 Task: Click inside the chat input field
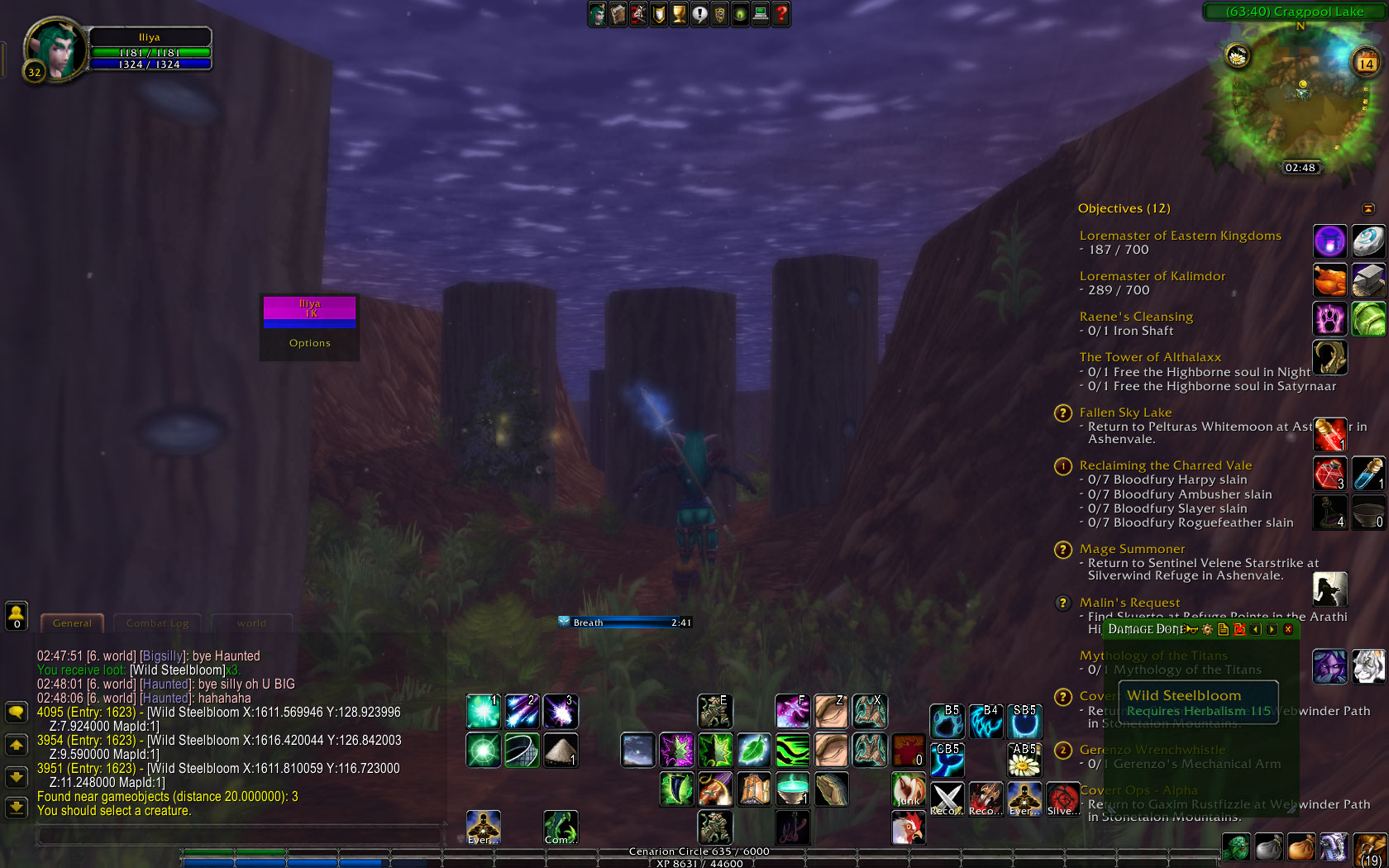point(240,835)
